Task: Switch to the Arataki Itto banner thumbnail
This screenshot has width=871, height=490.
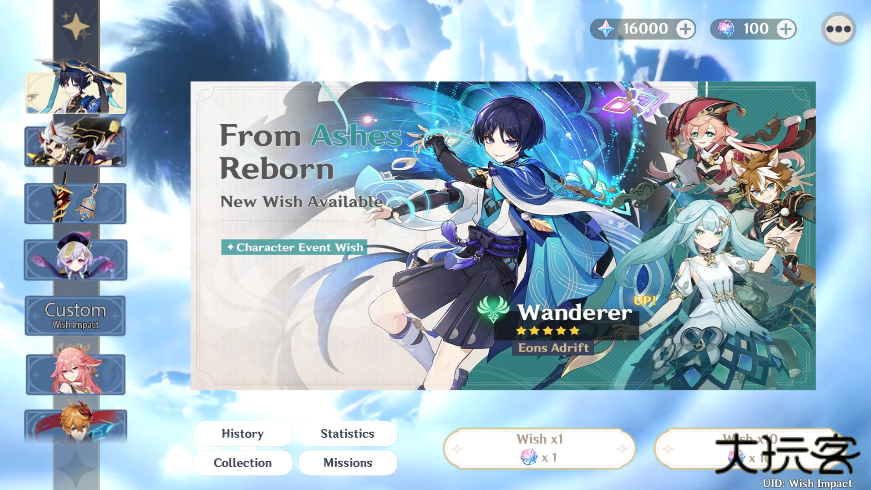Action: pyautogui.click(x=76, y=146)
